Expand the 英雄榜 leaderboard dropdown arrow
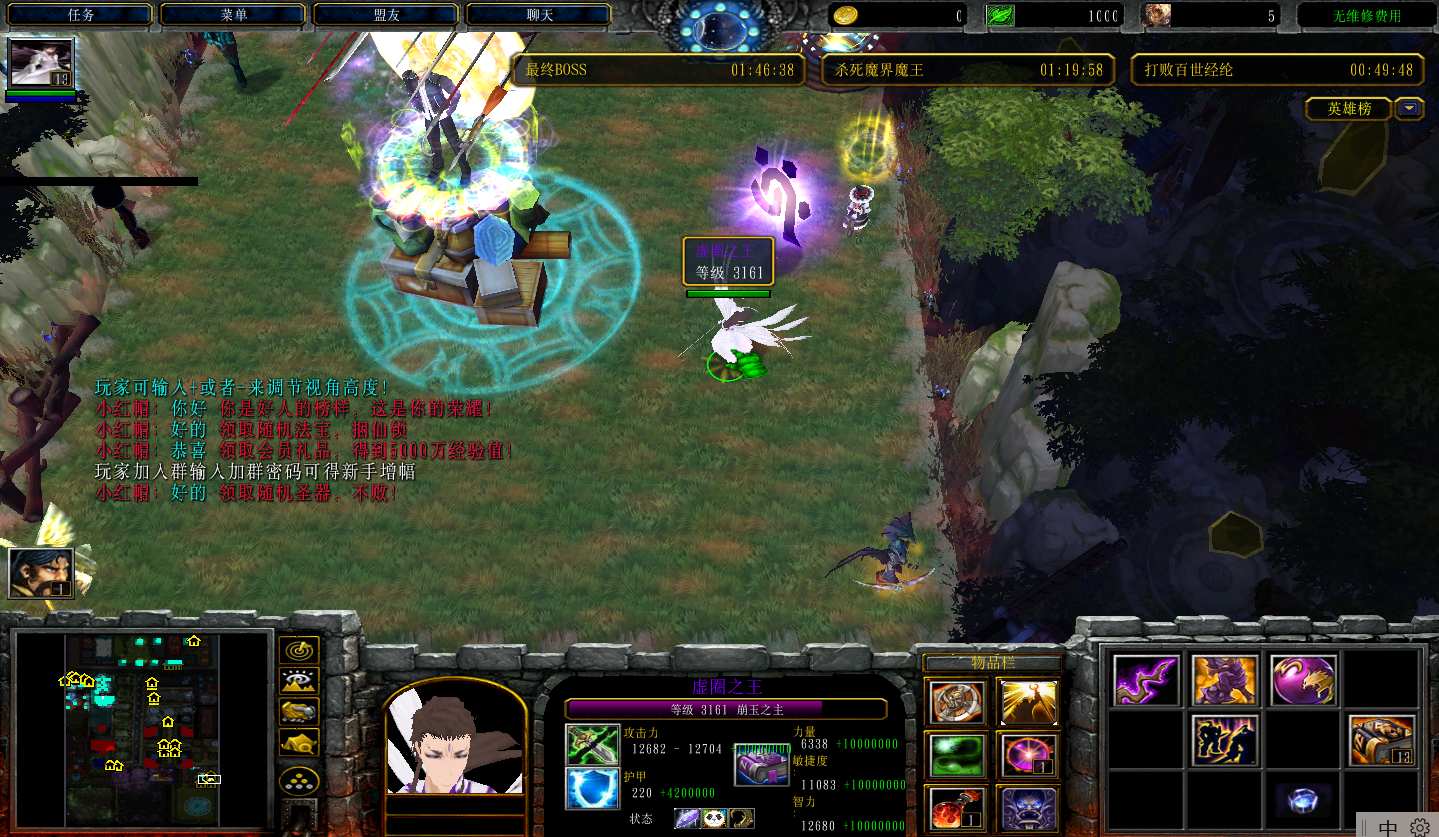Screen dimensions: 1439x837 click(1410, 109)
